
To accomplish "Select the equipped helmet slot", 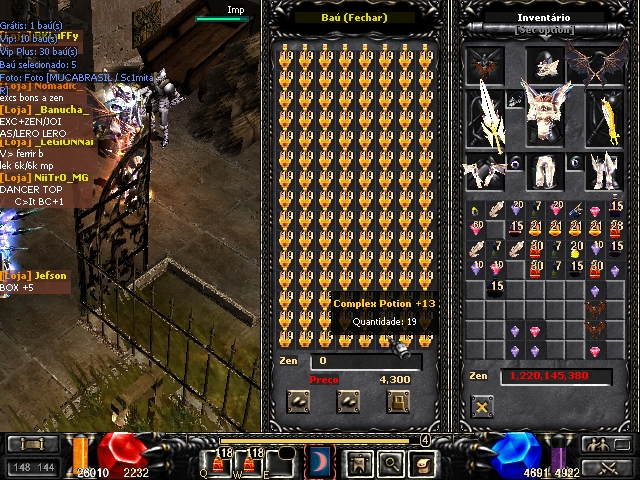I will 543,66.
